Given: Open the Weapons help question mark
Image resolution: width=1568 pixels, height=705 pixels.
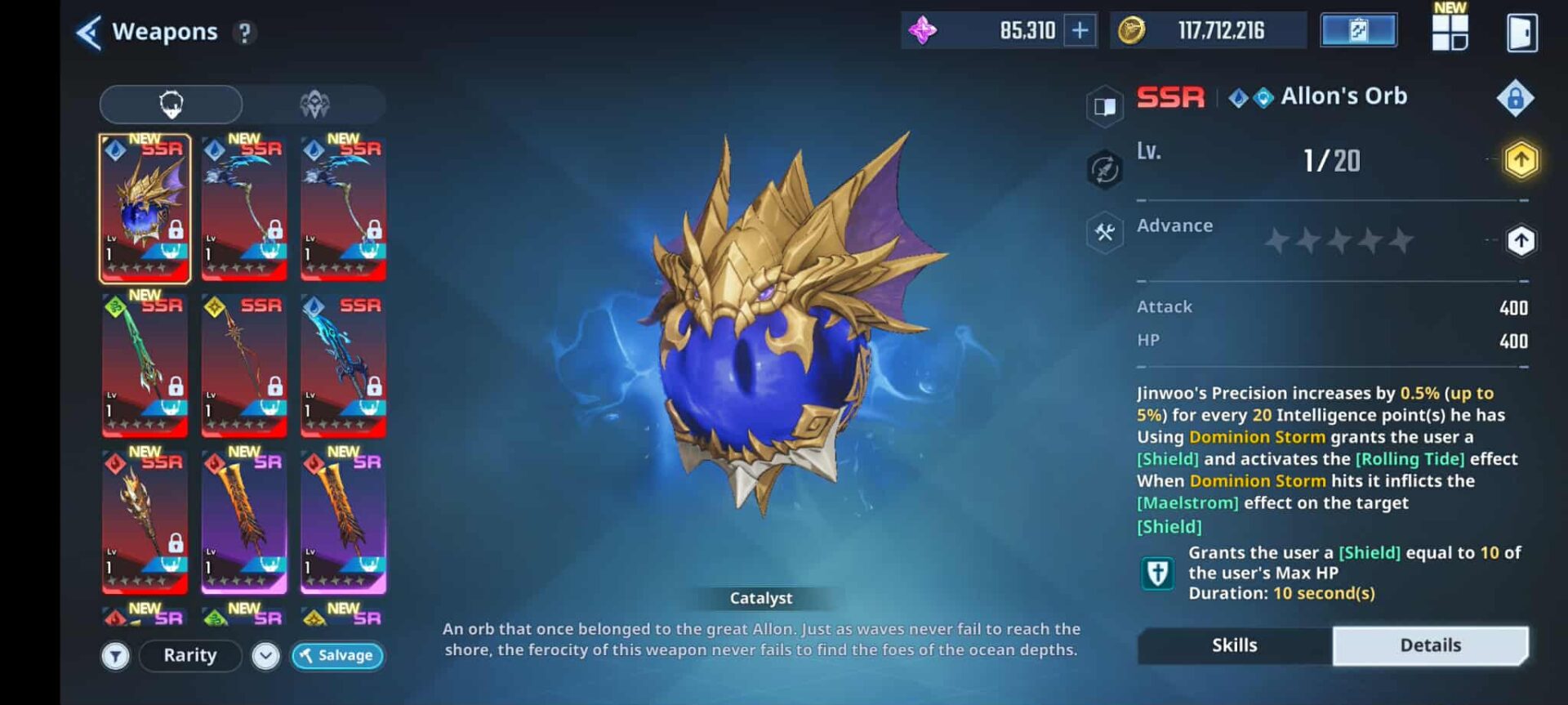Looking at the screenshot, I should click(243, 33).
